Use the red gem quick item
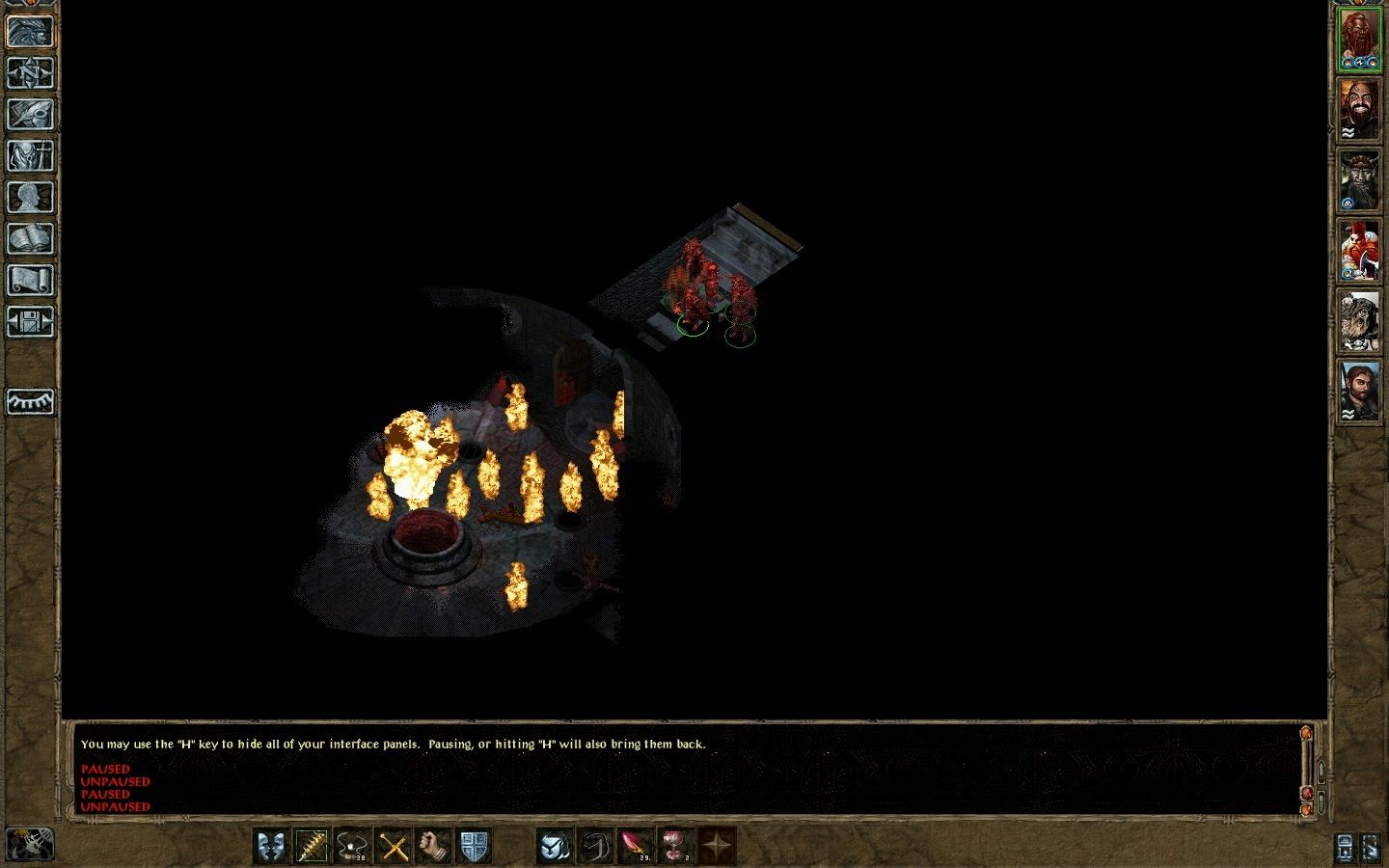The image size is (1389, 868). click(636, 847)
